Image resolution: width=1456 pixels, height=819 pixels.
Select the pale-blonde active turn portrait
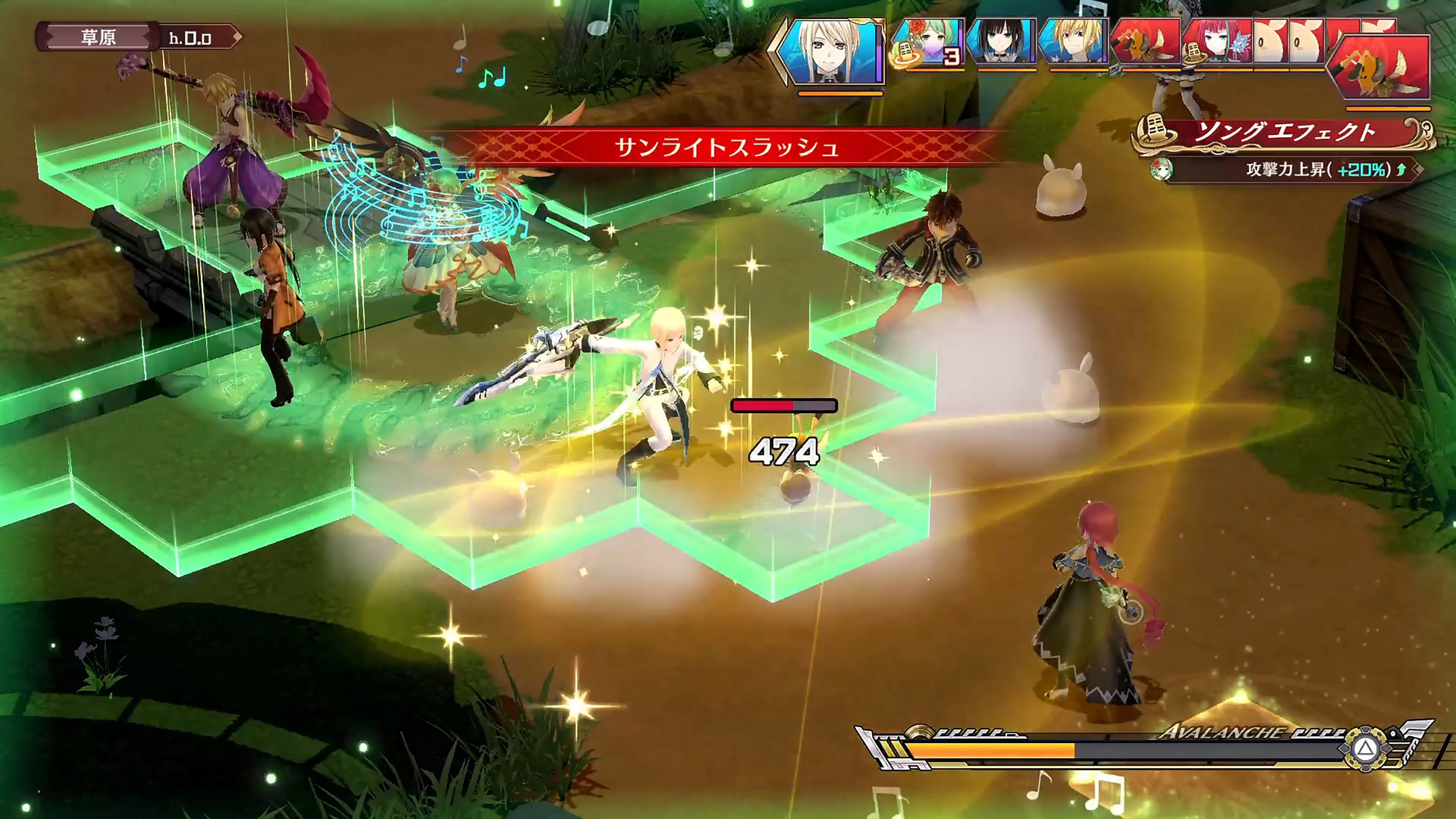pyautogui.click(x=830, y=52)
